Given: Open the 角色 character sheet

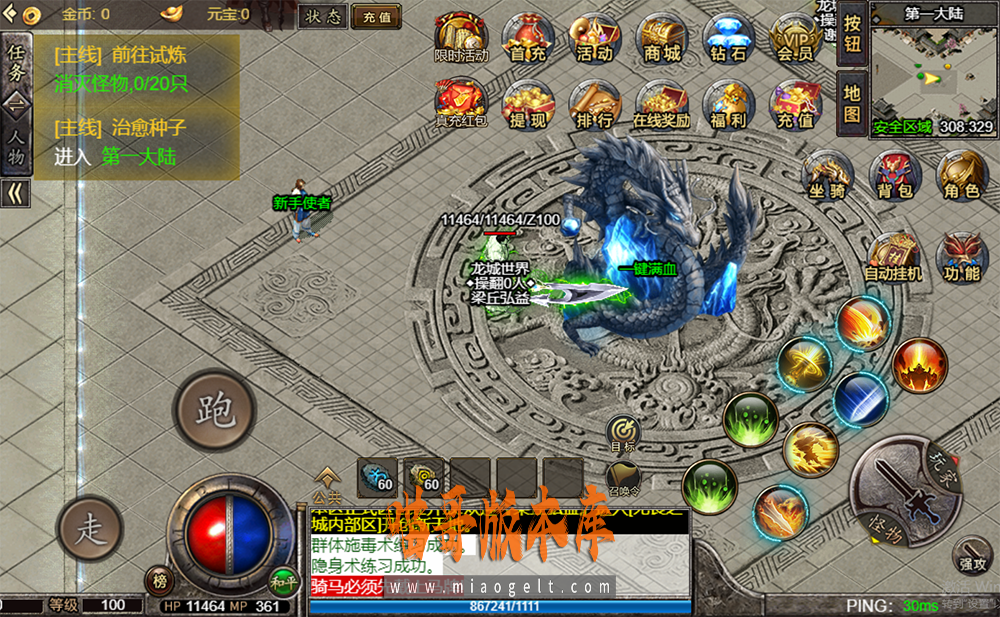Looking at the screenshot, I should 961,176.
